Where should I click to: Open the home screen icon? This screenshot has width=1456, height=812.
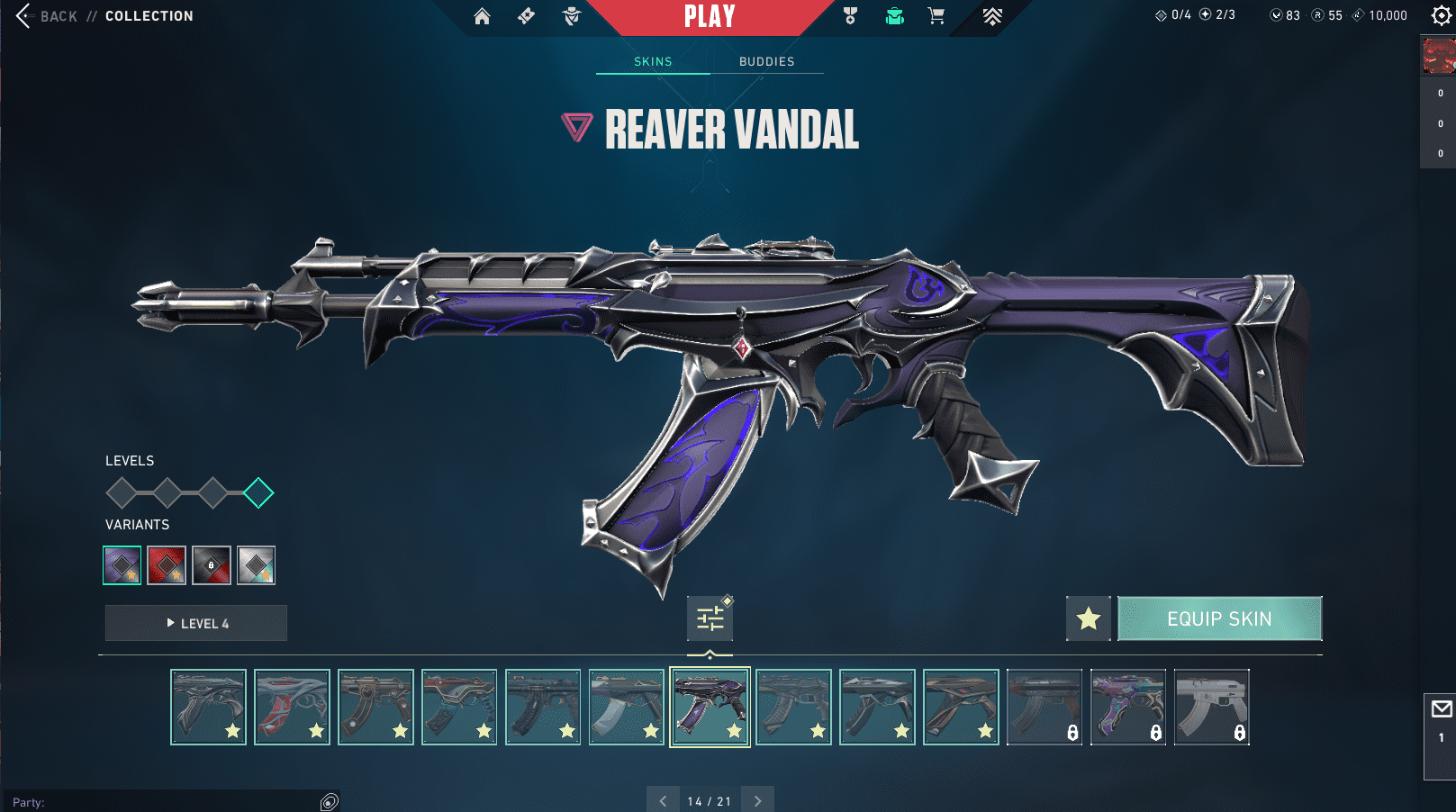(x=482, y=16)
